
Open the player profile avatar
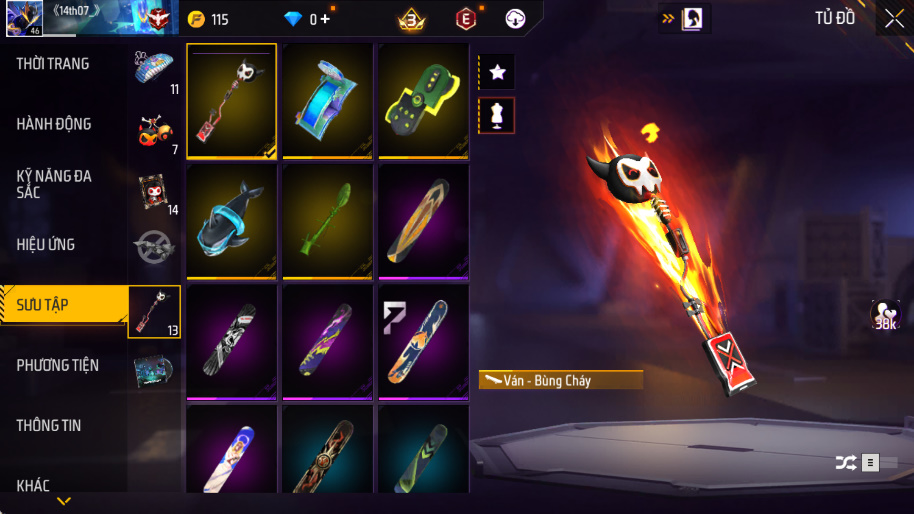coord(23,18)
